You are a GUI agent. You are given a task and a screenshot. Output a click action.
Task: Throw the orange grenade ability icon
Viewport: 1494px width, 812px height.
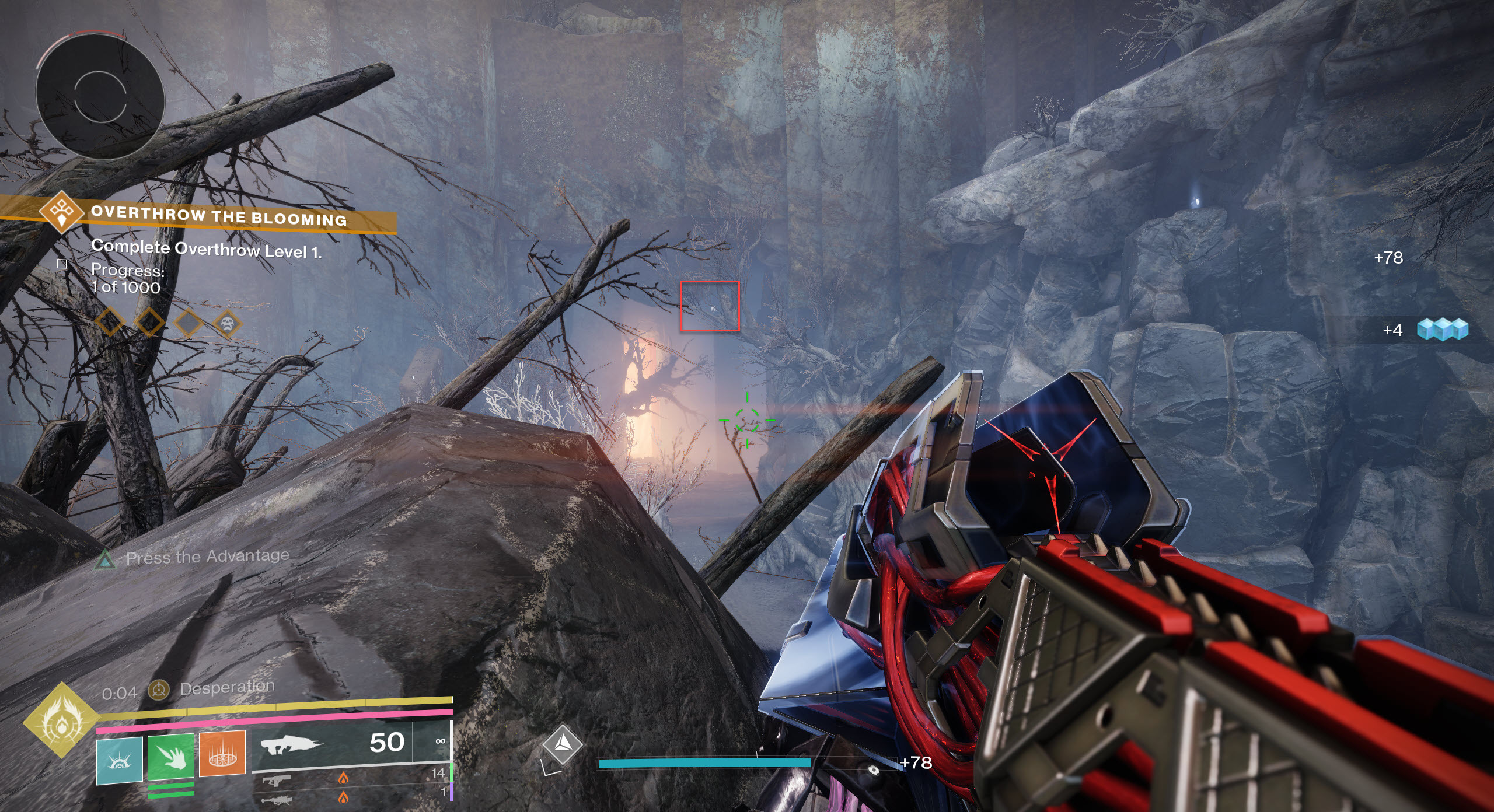tap(222, 754)
